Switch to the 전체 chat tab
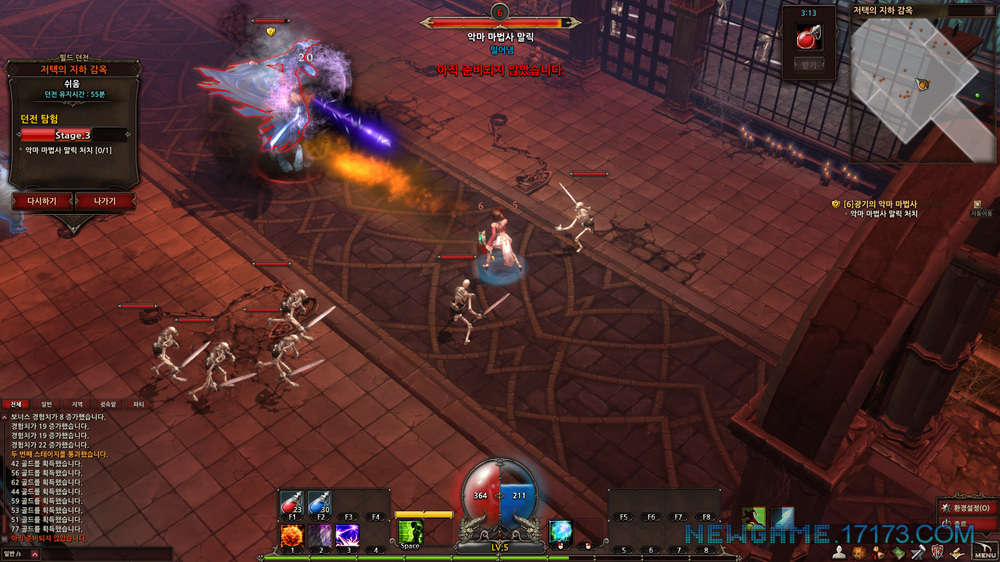Viewport: 1000px width, 562px height. pyautogui.click(x=15, y=405)
